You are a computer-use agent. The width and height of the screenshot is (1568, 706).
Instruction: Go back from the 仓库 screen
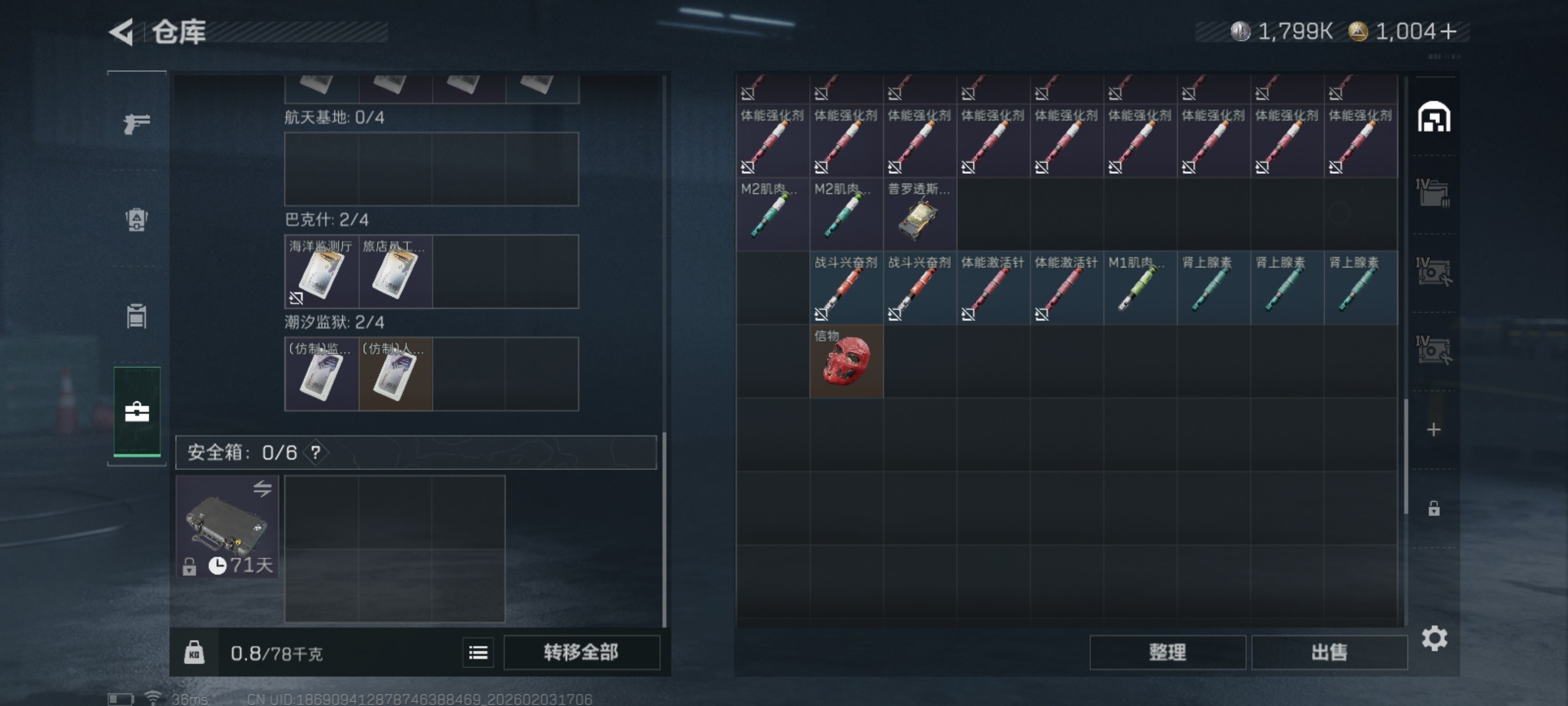click(122, 32)
